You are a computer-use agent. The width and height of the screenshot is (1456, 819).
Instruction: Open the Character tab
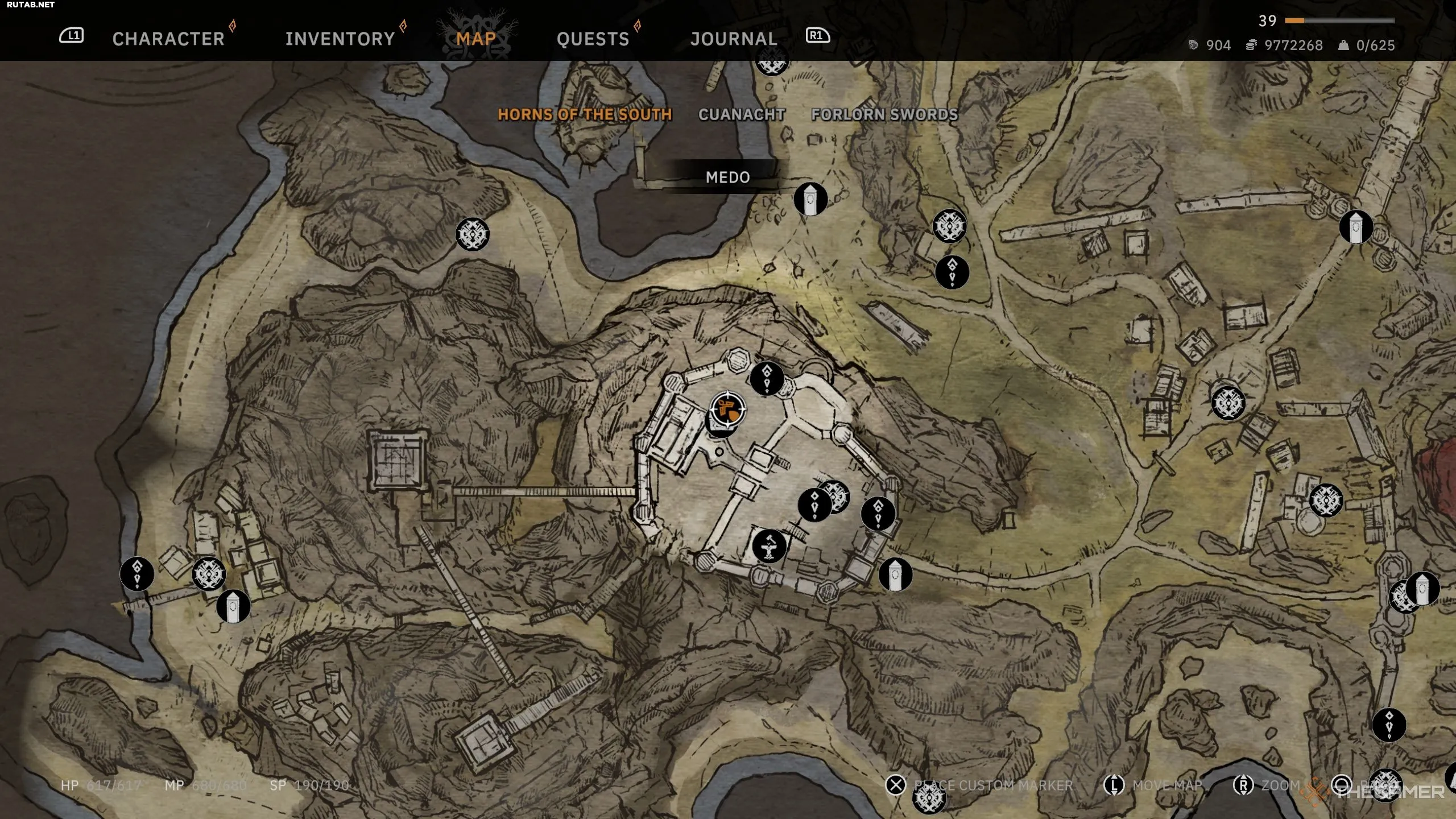[x=168, y=39]
